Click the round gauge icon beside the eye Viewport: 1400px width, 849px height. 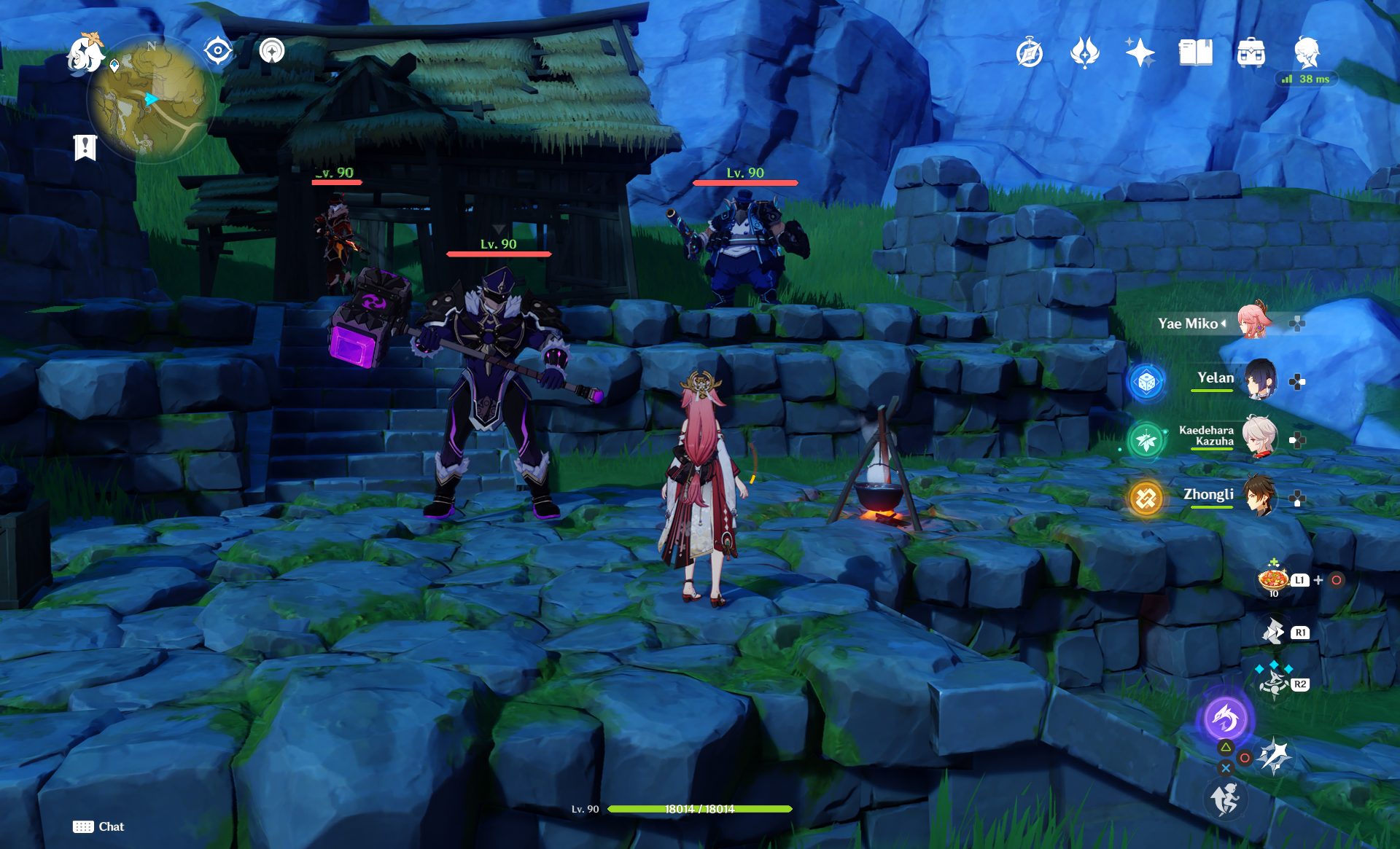[272, 51]
